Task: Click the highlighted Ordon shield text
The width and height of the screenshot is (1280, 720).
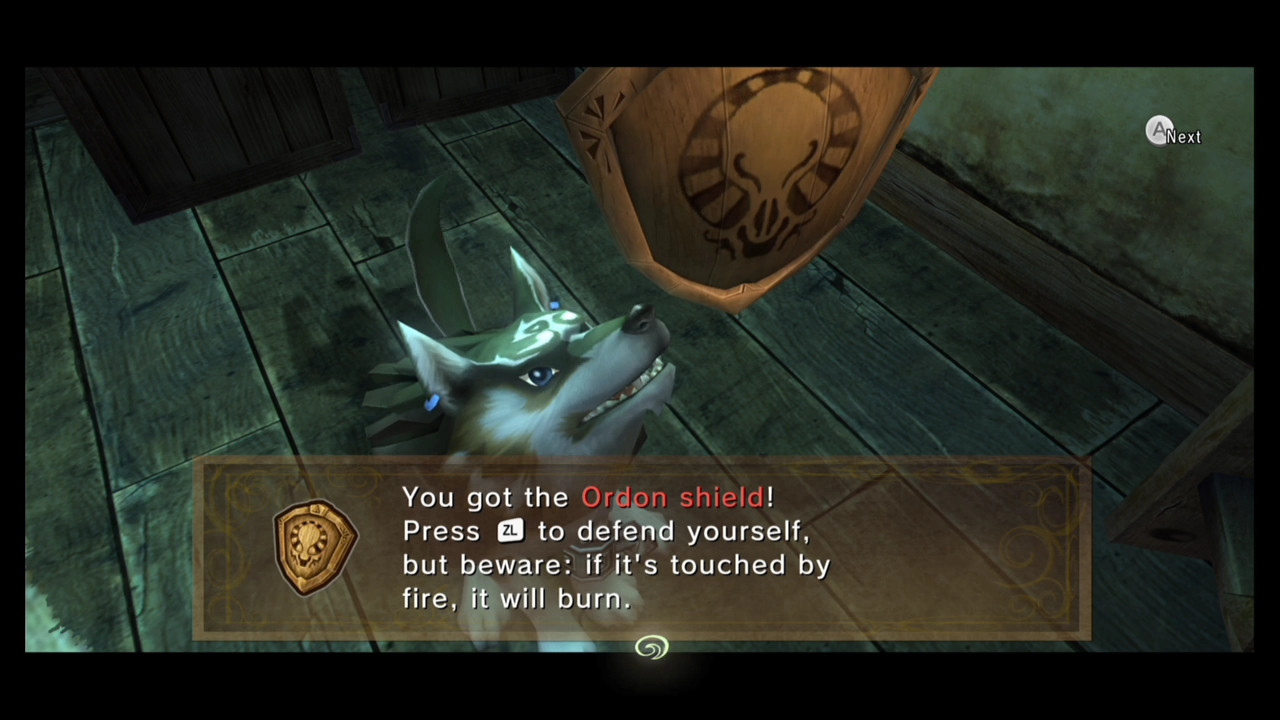Action: [x=675, y=497]
